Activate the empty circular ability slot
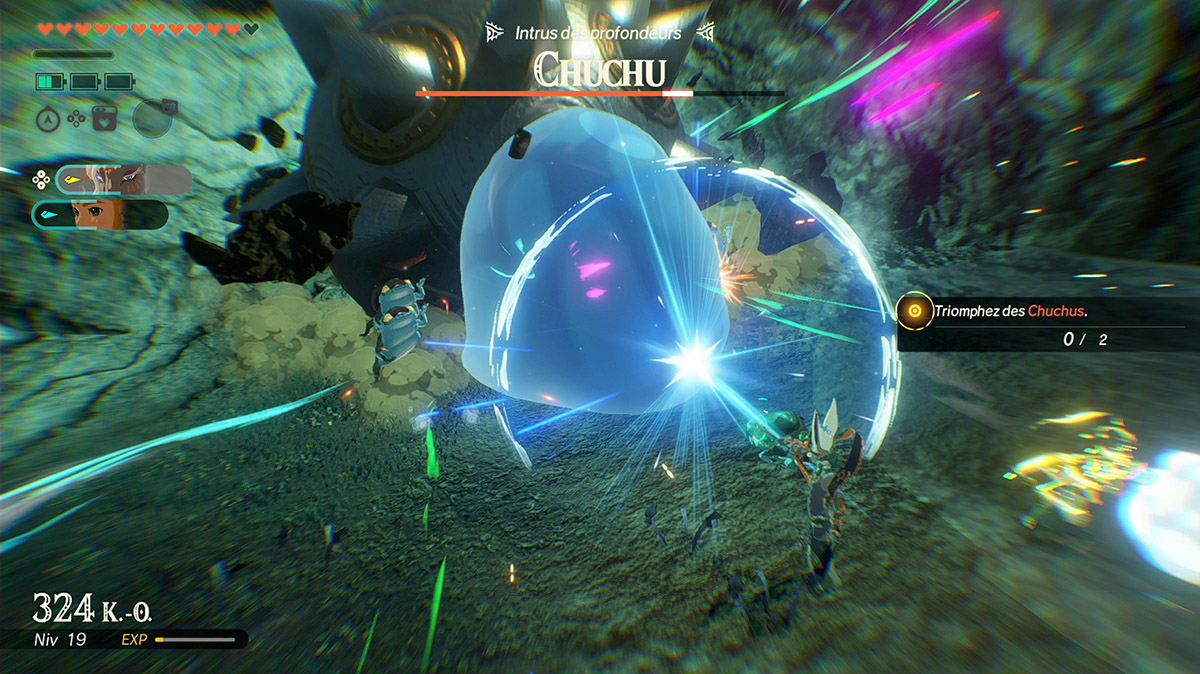 click(152, 118)
